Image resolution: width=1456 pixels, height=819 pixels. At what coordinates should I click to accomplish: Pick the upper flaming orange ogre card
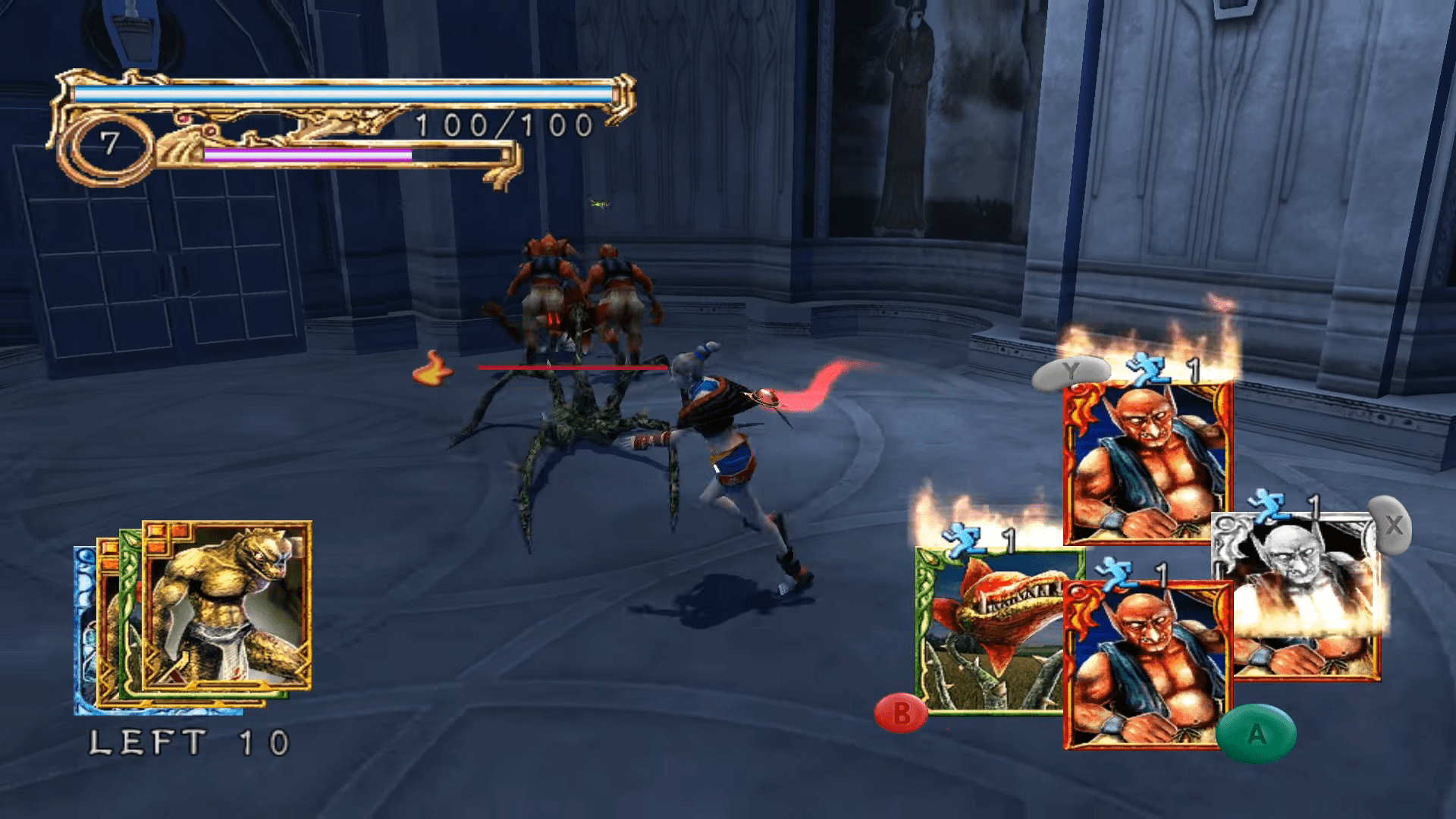click(x=1145, y=463)
